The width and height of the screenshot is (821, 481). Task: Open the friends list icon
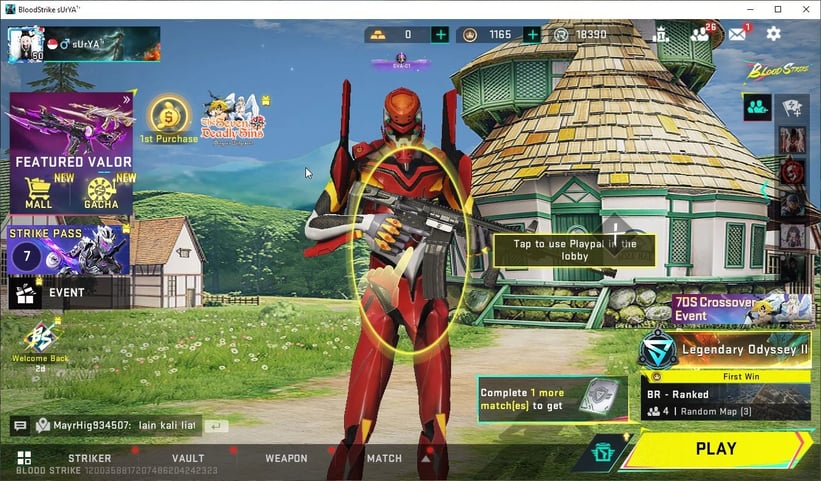pos(699,34)
